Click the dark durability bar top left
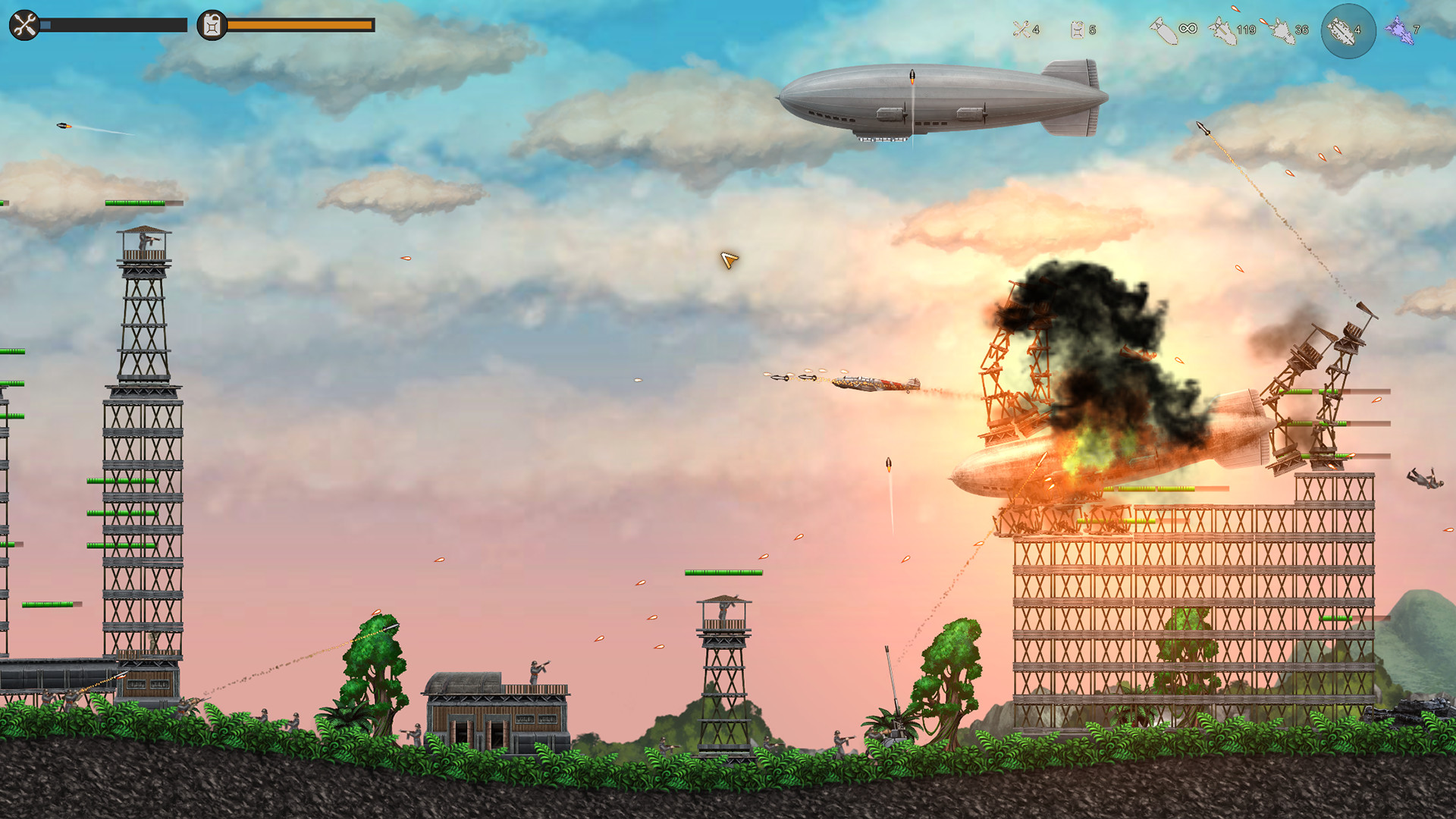This screenshot has width=1456, height=819. click(114, 24)
